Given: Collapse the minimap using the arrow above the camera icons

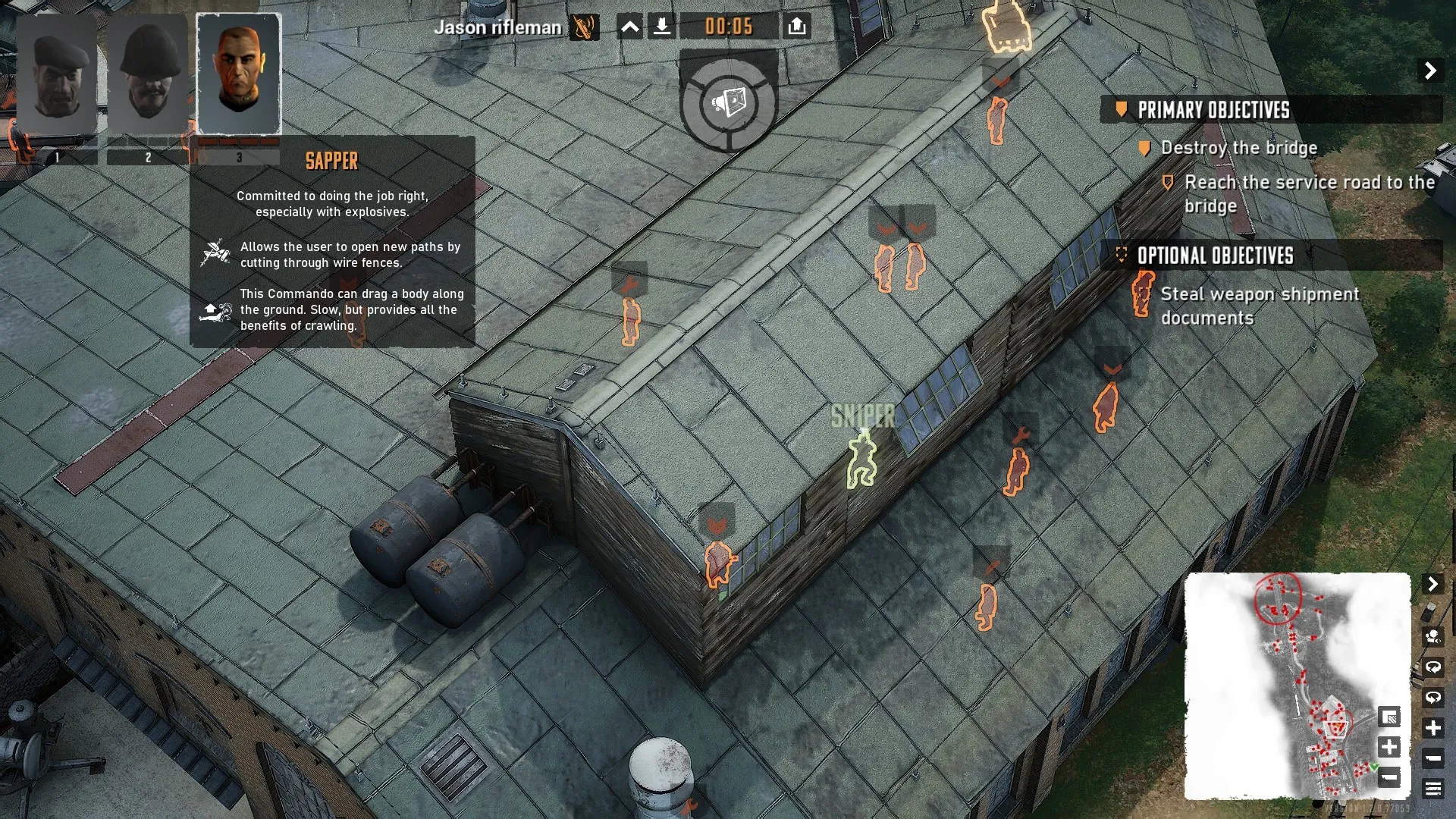Looking at the screenshot, I should (x=1432, y=584).
